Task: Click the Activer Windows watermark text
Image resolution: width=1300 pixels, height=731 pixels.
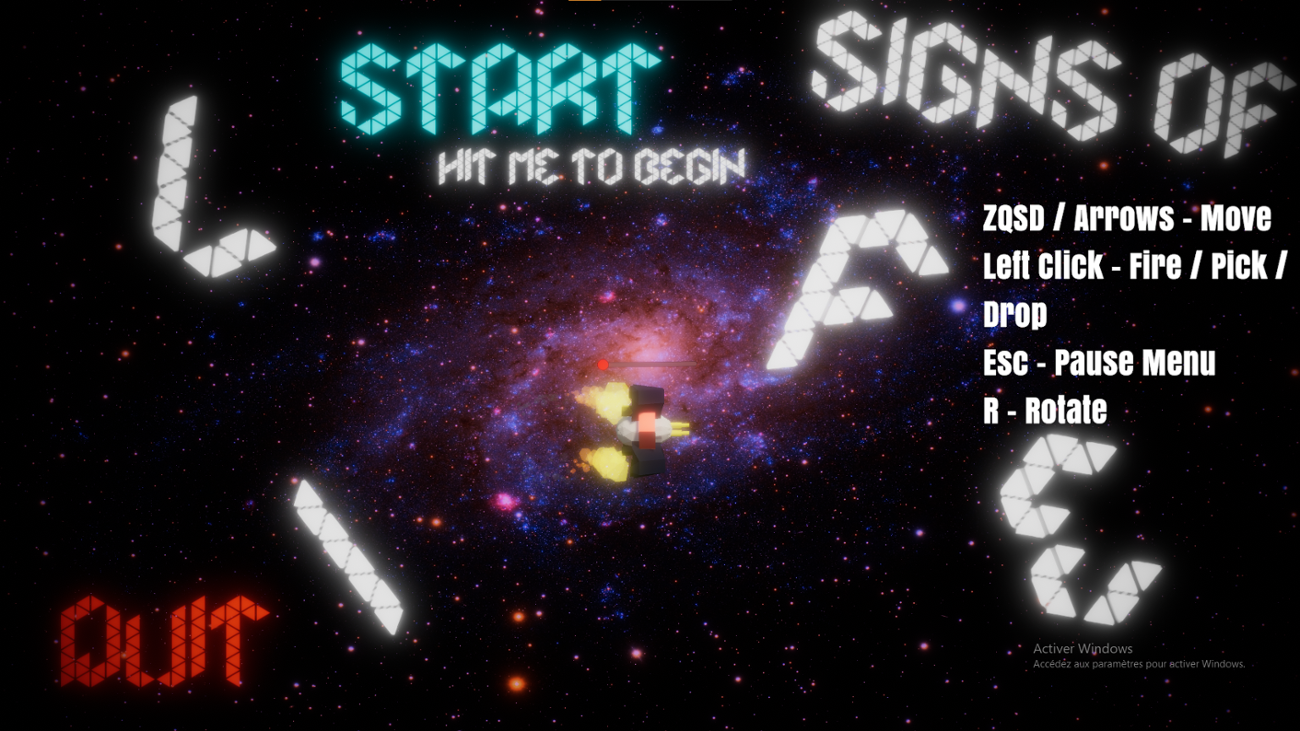Action: pyautogui.click(x=1083, y=648)
